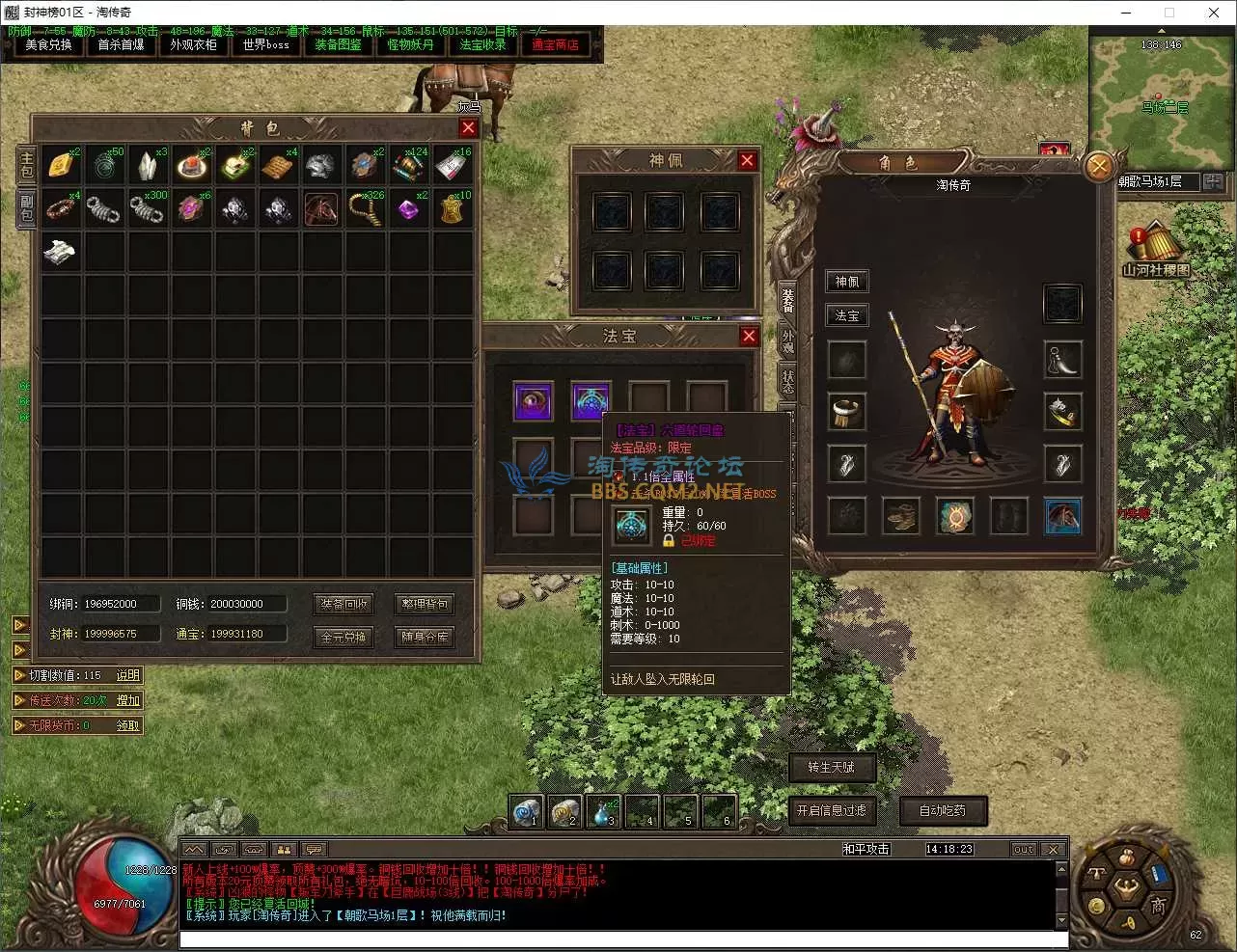Close the 神佩 panel
This screenshot has height=952, width=1237.
tap(747, 160)
